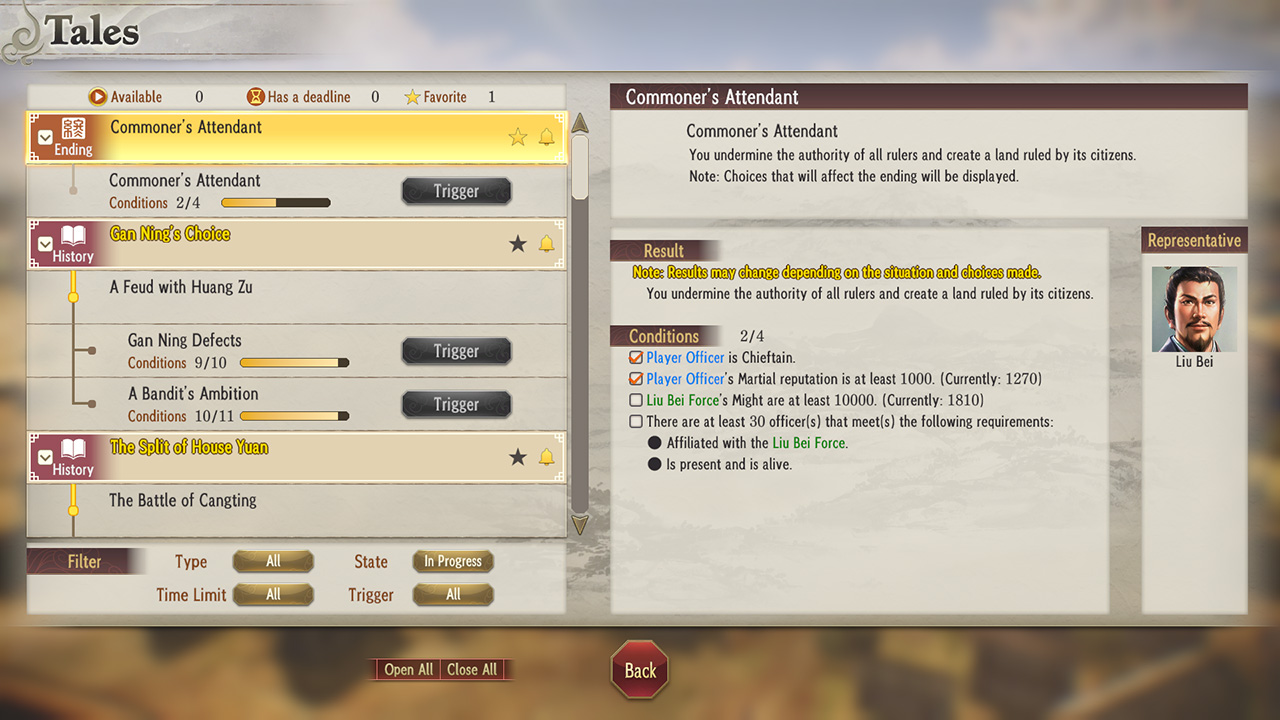
Task: Uncheck the box beside The Split of House Yuan
Action: coord(44,456)
